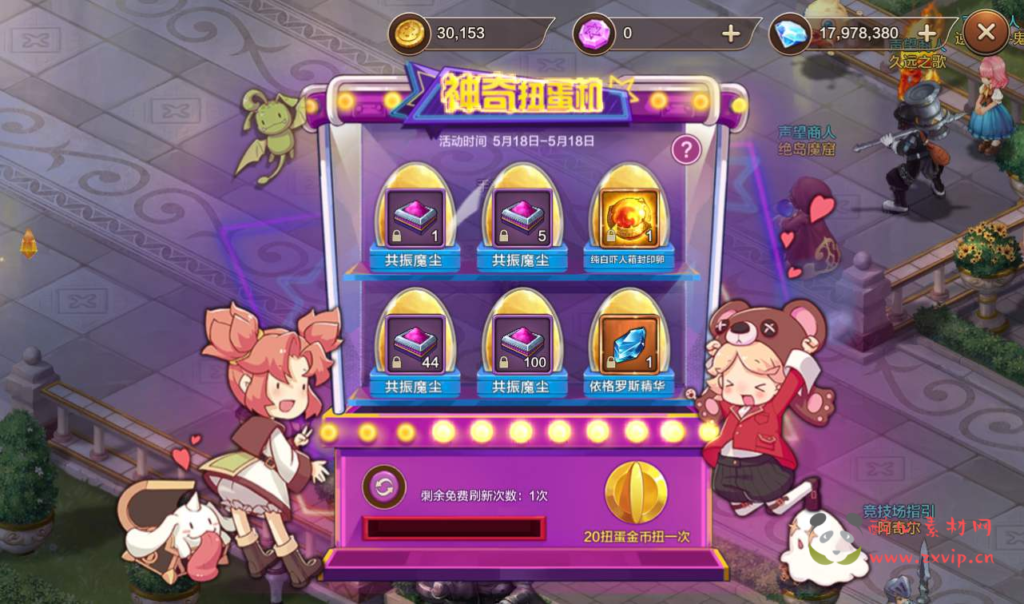1024x604 pixels.
Task: Open the question mark help info
Action: click(686, 151)
